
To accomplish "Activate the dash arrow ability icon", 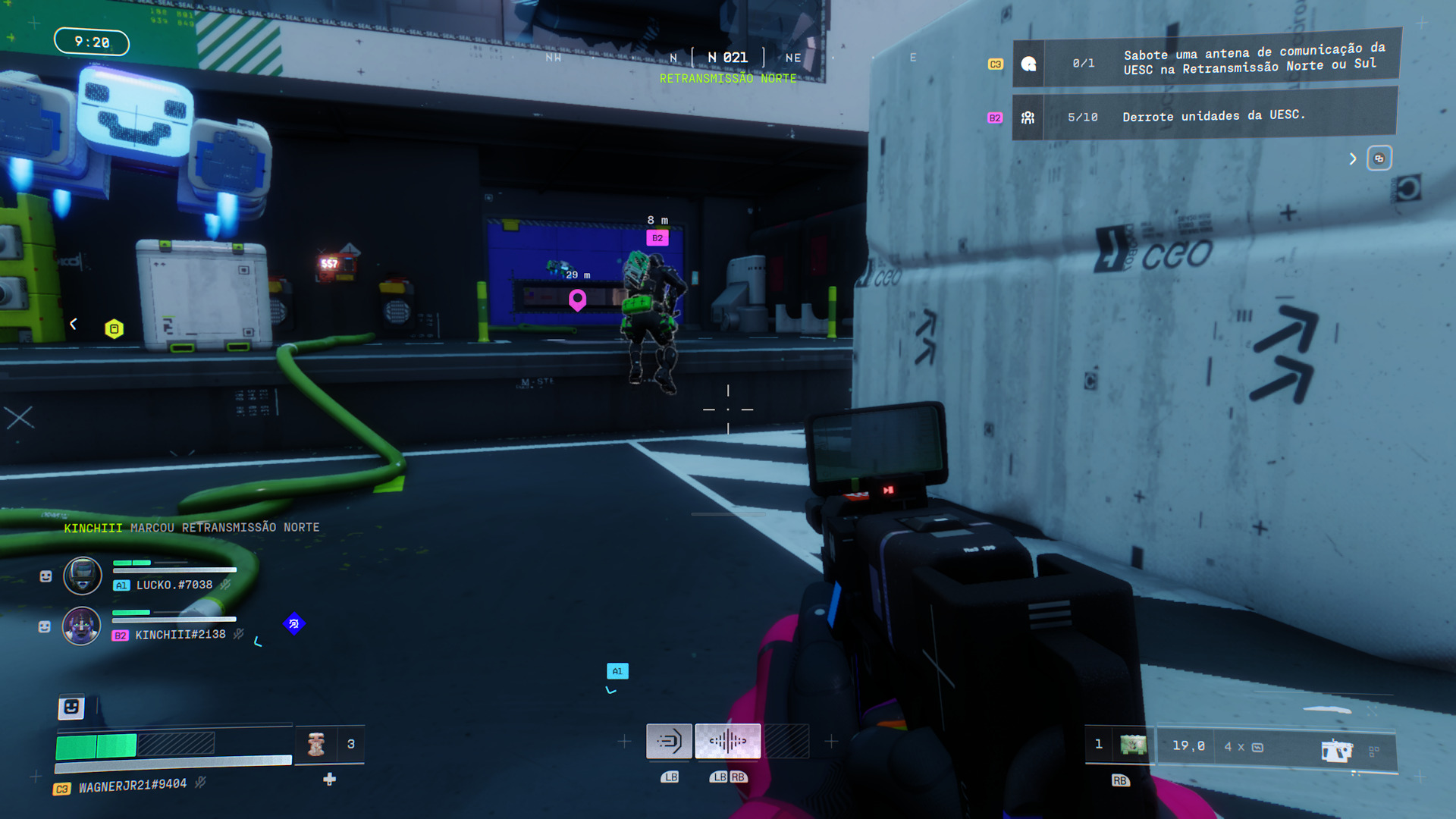I will 669,741.
